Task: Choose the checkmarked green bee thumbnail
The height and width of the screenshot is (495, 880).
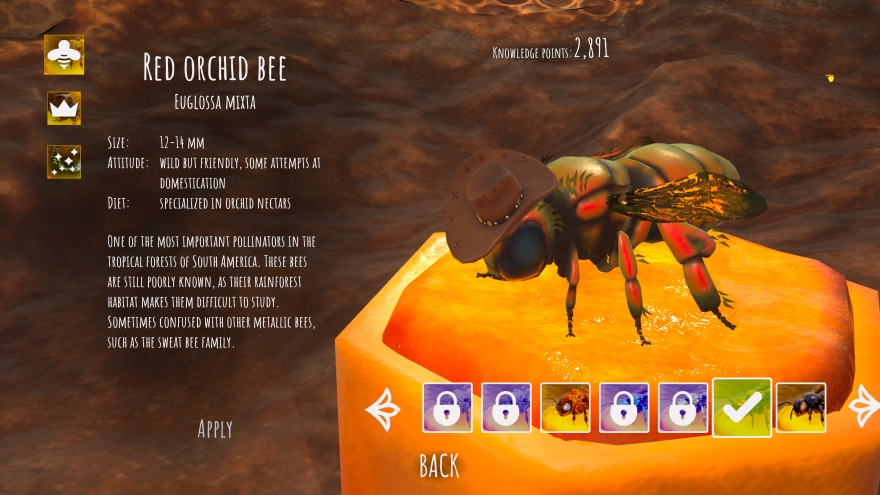Action: pyautogui.click(x=742, y=408)
